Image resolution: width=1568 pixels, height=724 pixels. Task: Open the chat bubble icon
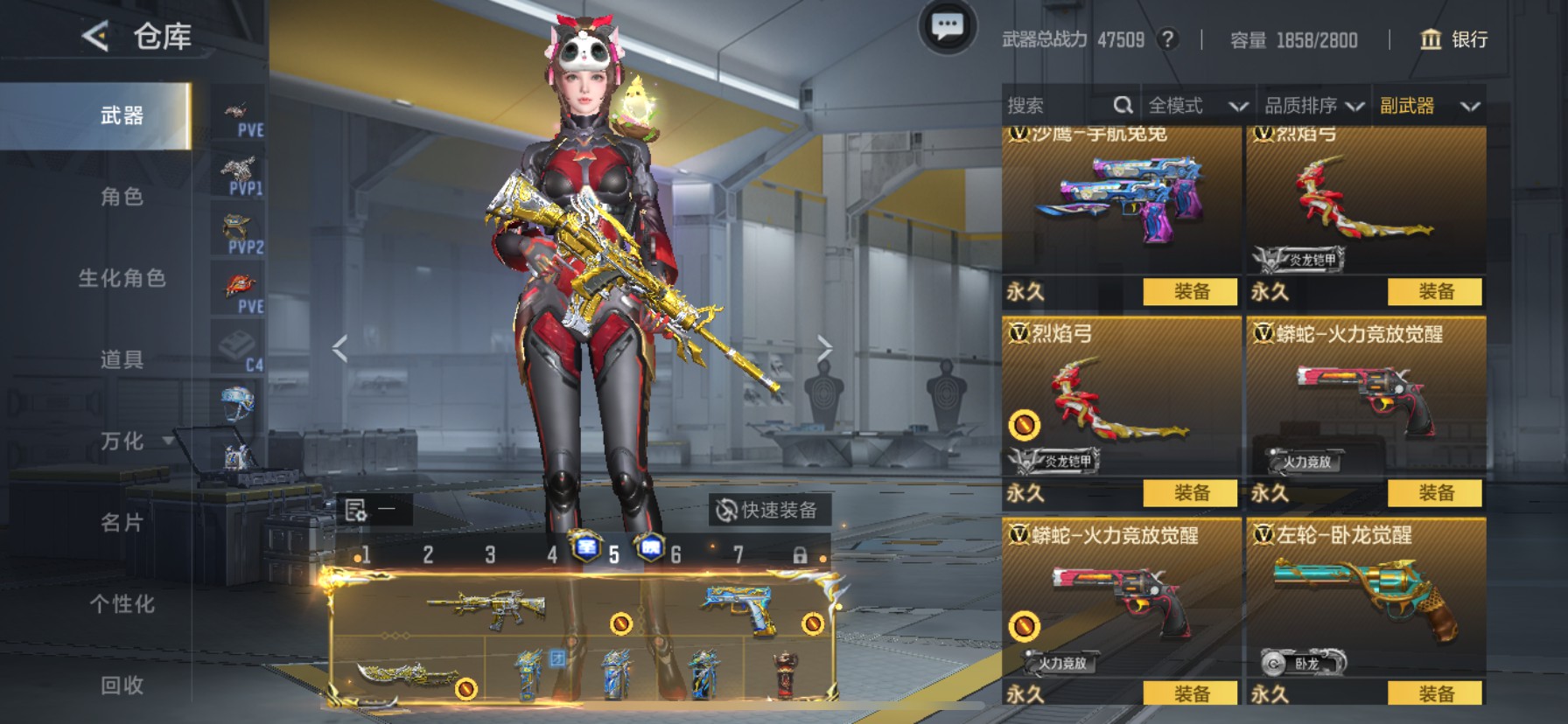point(947,28)
